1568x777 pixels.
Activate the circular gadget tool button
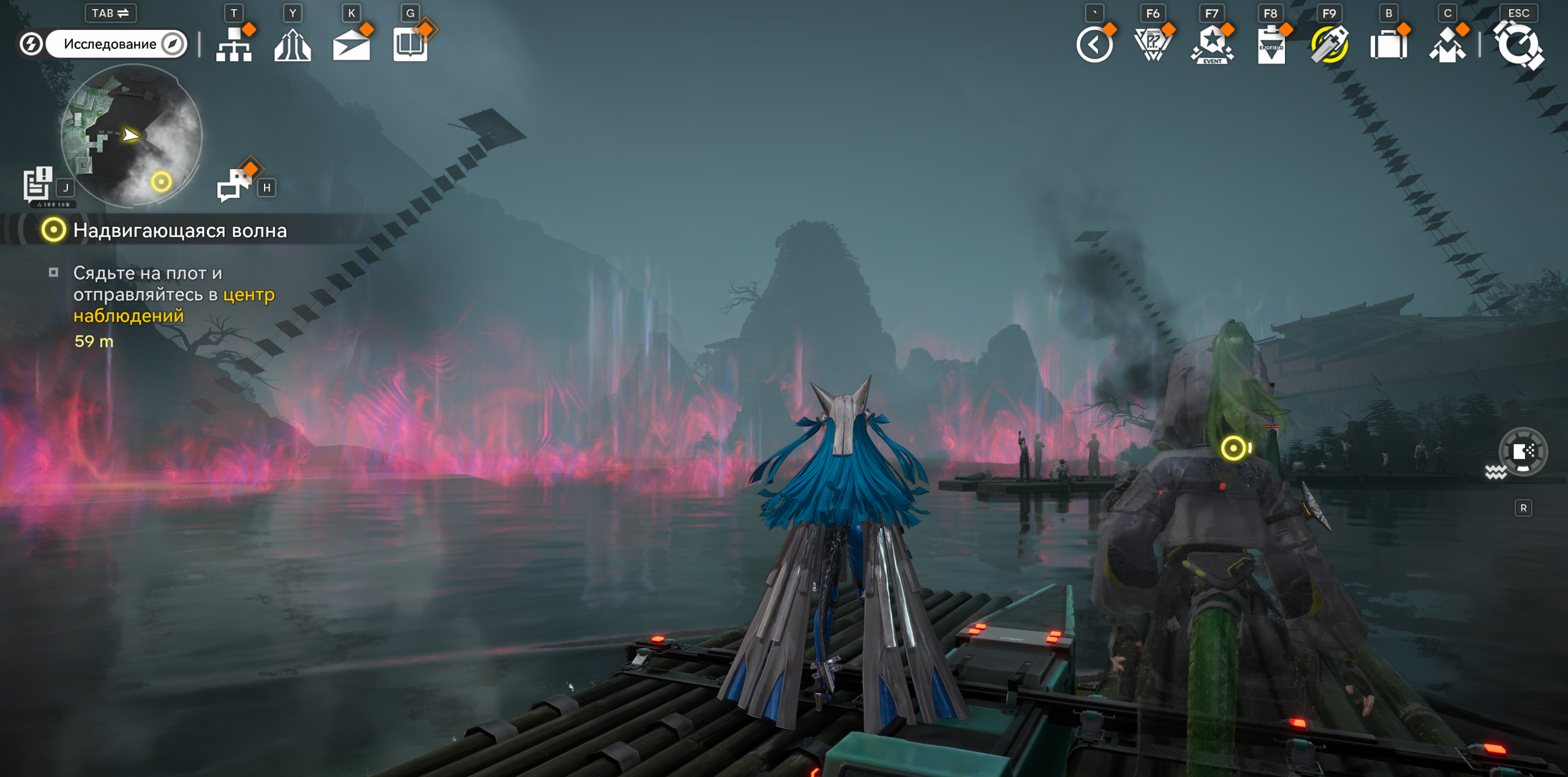pos(1523,452)
